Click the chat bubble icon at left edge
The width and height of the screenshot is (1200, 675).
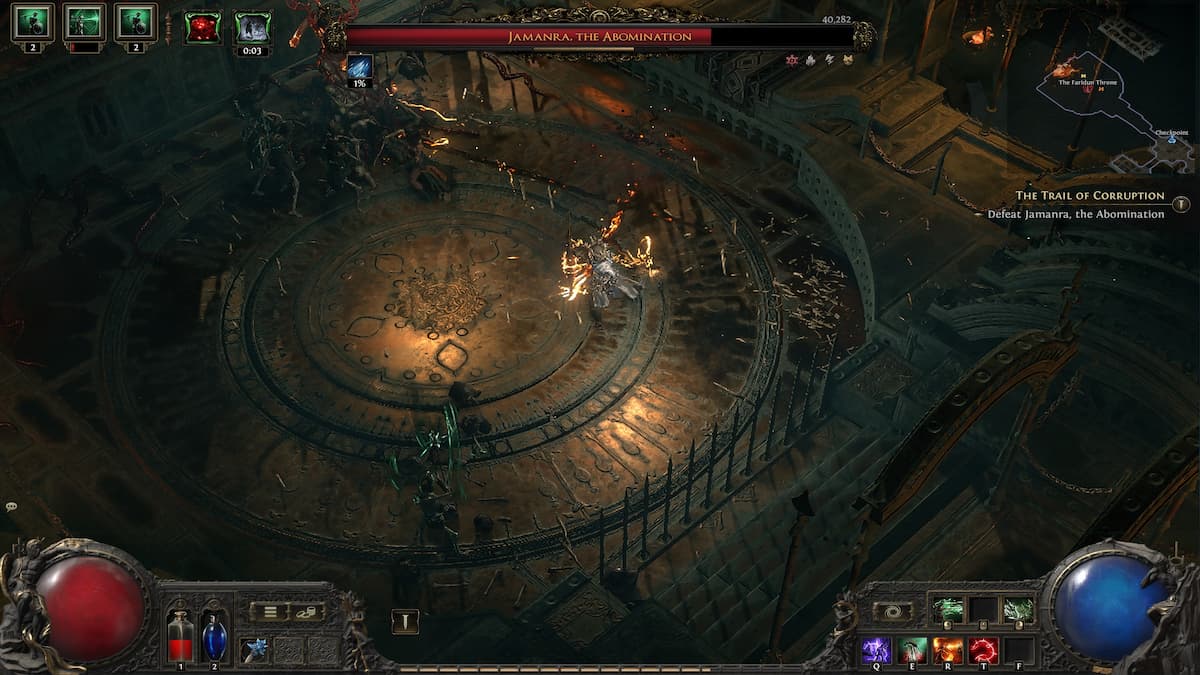(x=10, y=507)
